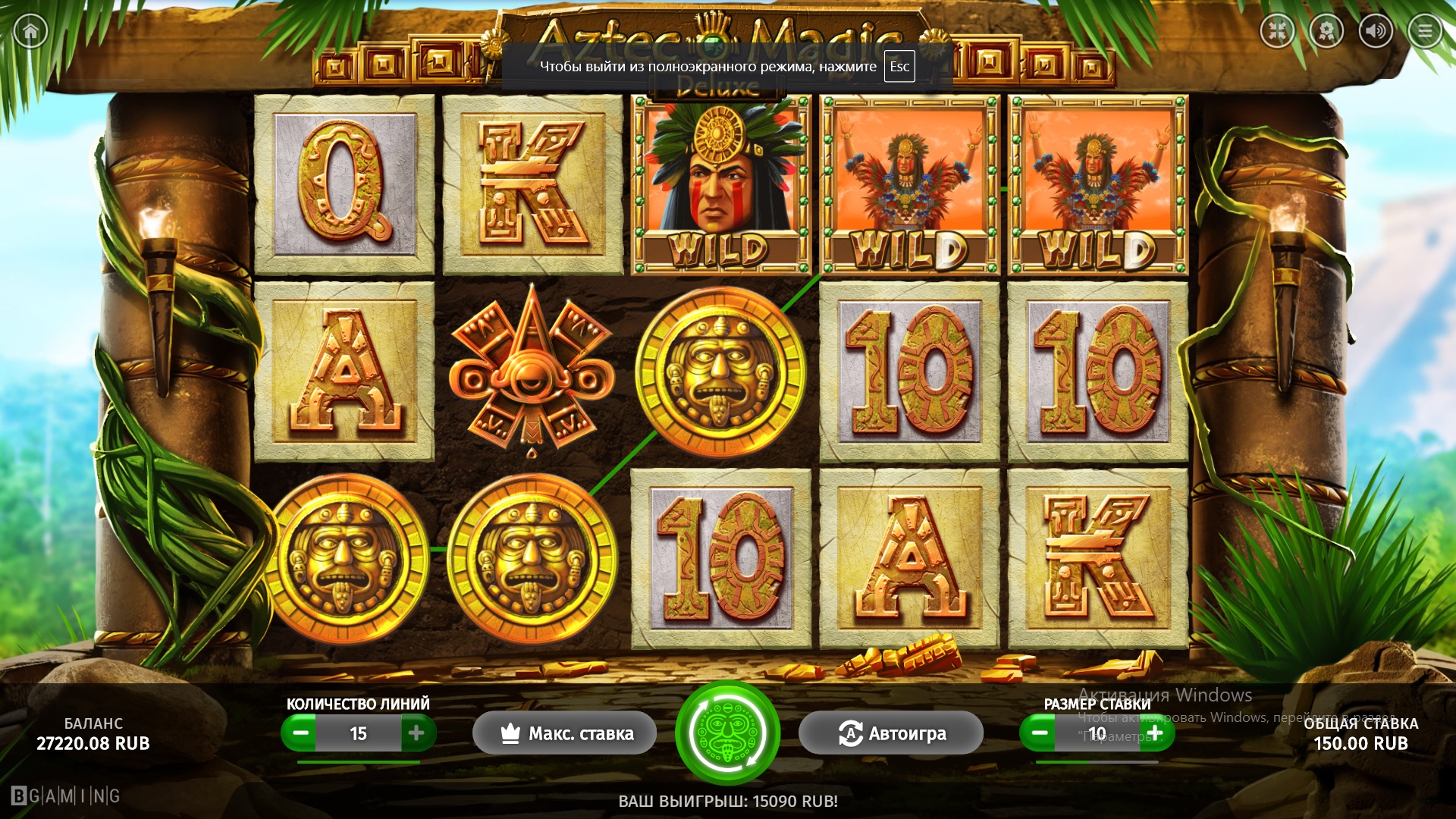This screenshot has height=819, width=1456.
Task: Open the hamburger menu
Action: [1425, 31]
